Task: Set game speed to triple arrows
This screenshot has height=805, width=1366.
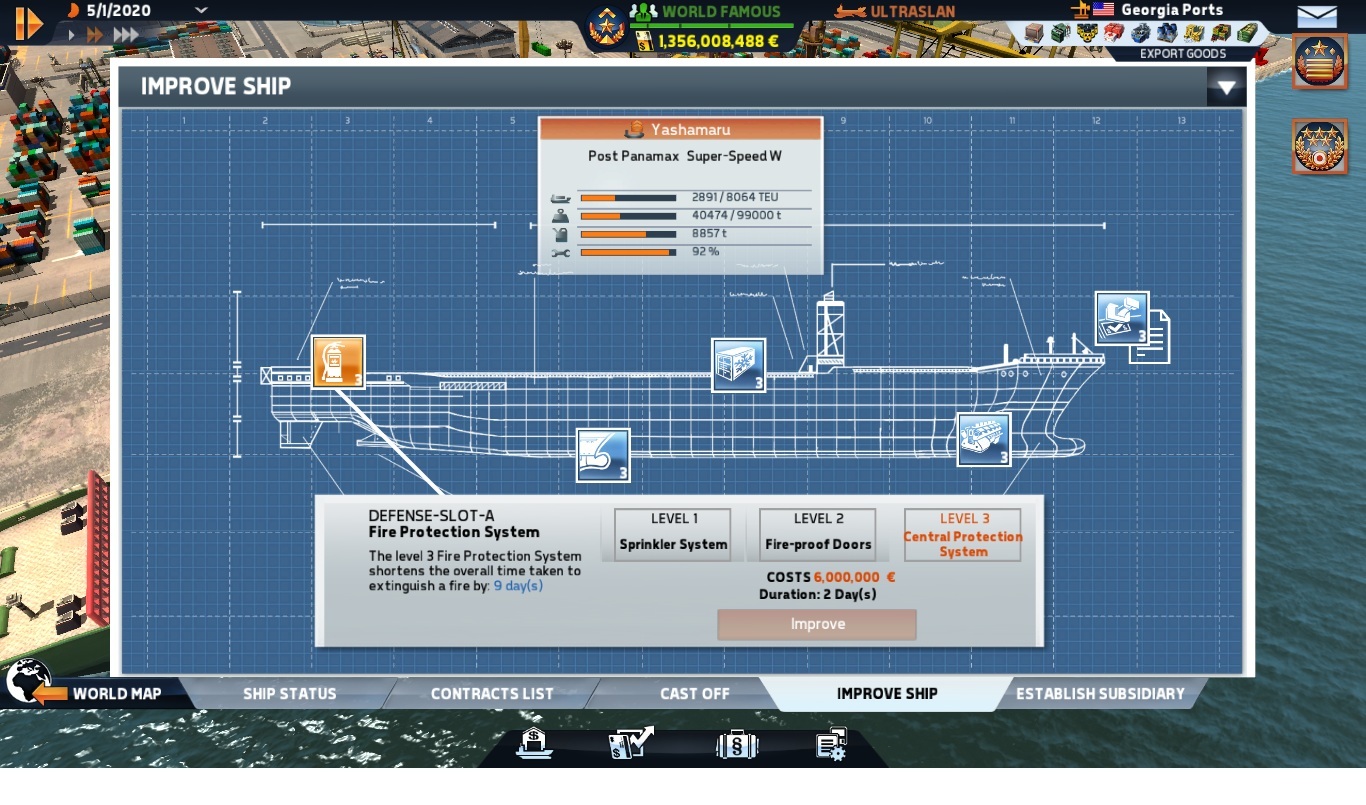Action: tap(126, 35)
